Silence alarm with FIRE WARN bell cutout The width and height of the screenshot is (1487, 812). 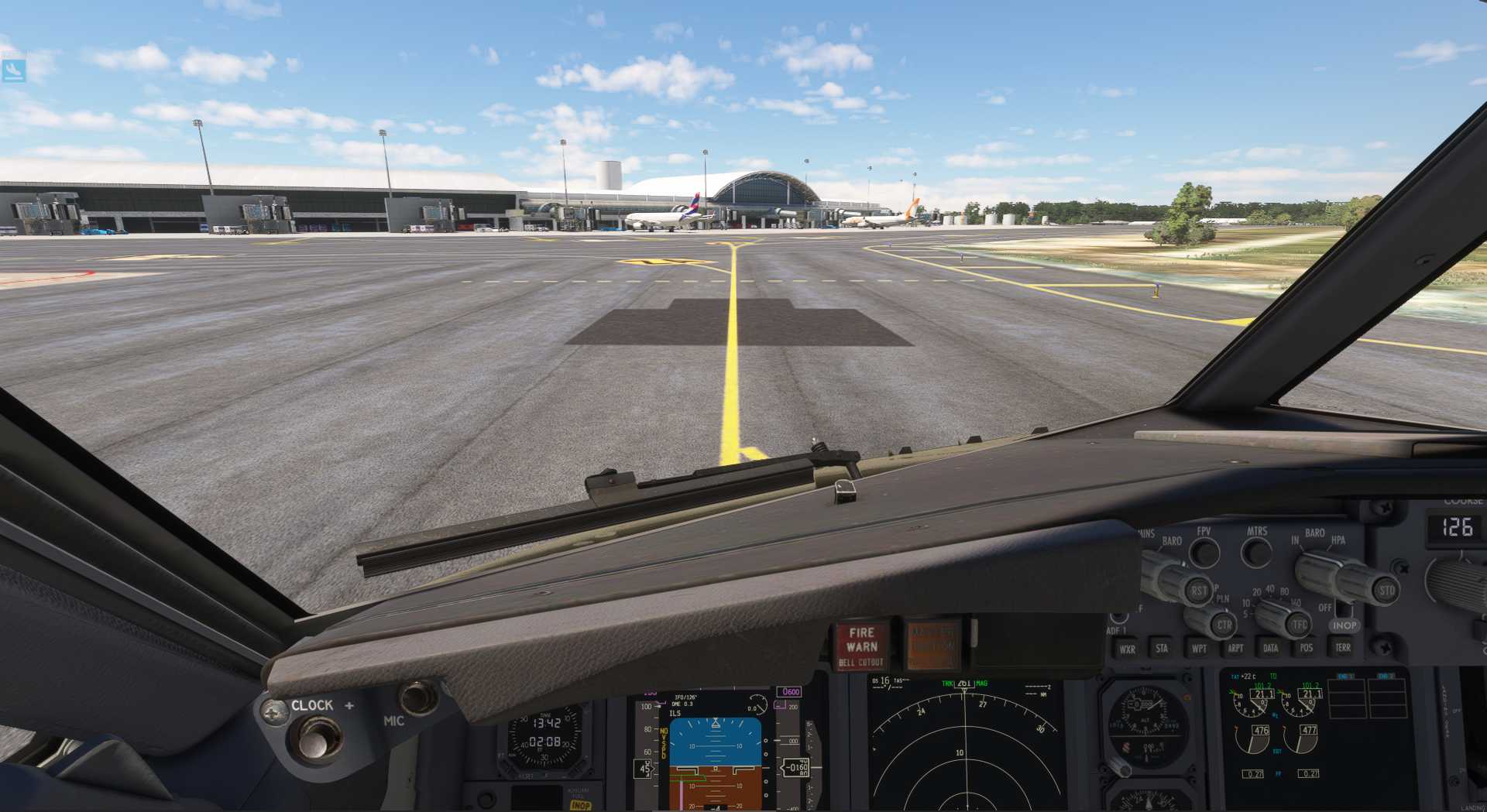(x=861, y=646)
